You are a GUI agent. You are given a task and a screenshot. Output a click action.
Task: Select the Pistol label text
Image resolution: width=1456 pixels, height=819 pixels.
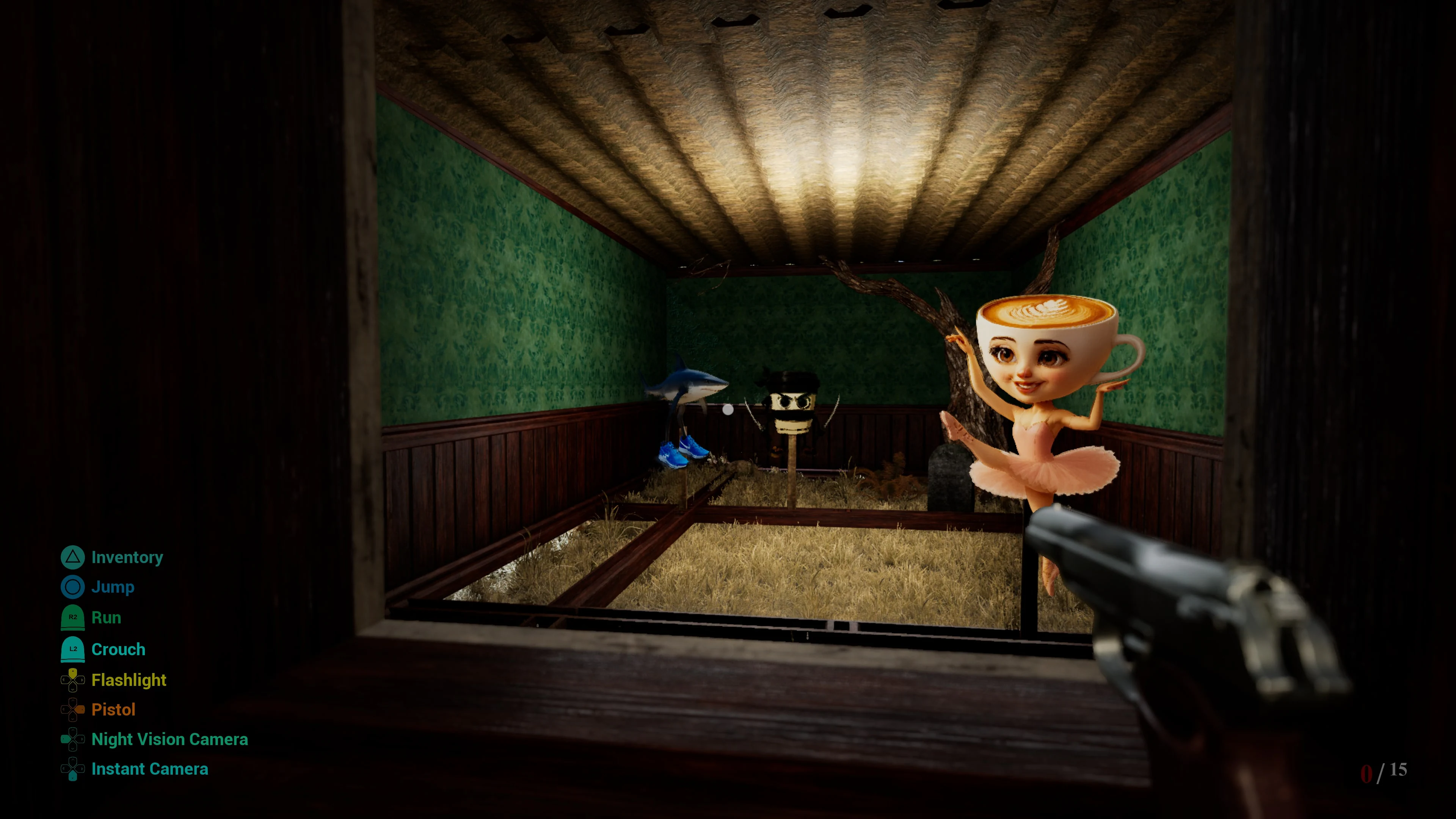[114, 709]
